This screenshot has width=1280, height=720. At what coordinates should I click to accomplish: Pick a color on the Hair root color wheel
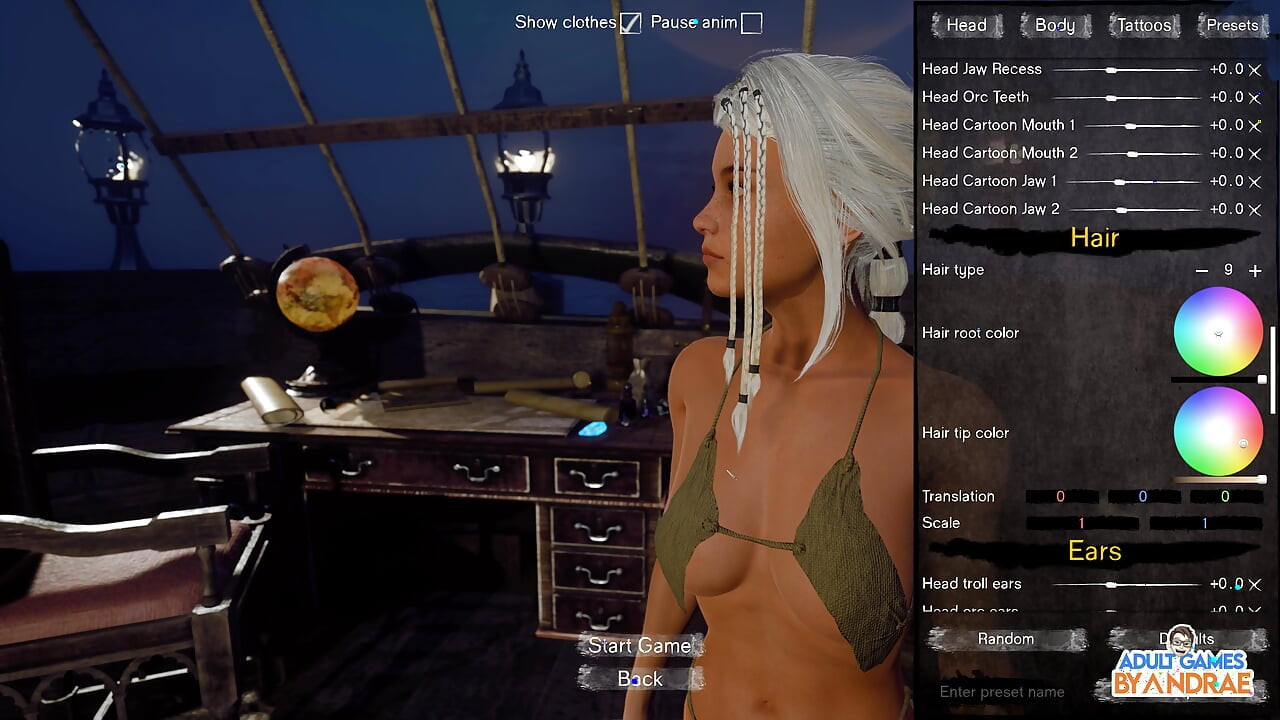coord(1218,332)
